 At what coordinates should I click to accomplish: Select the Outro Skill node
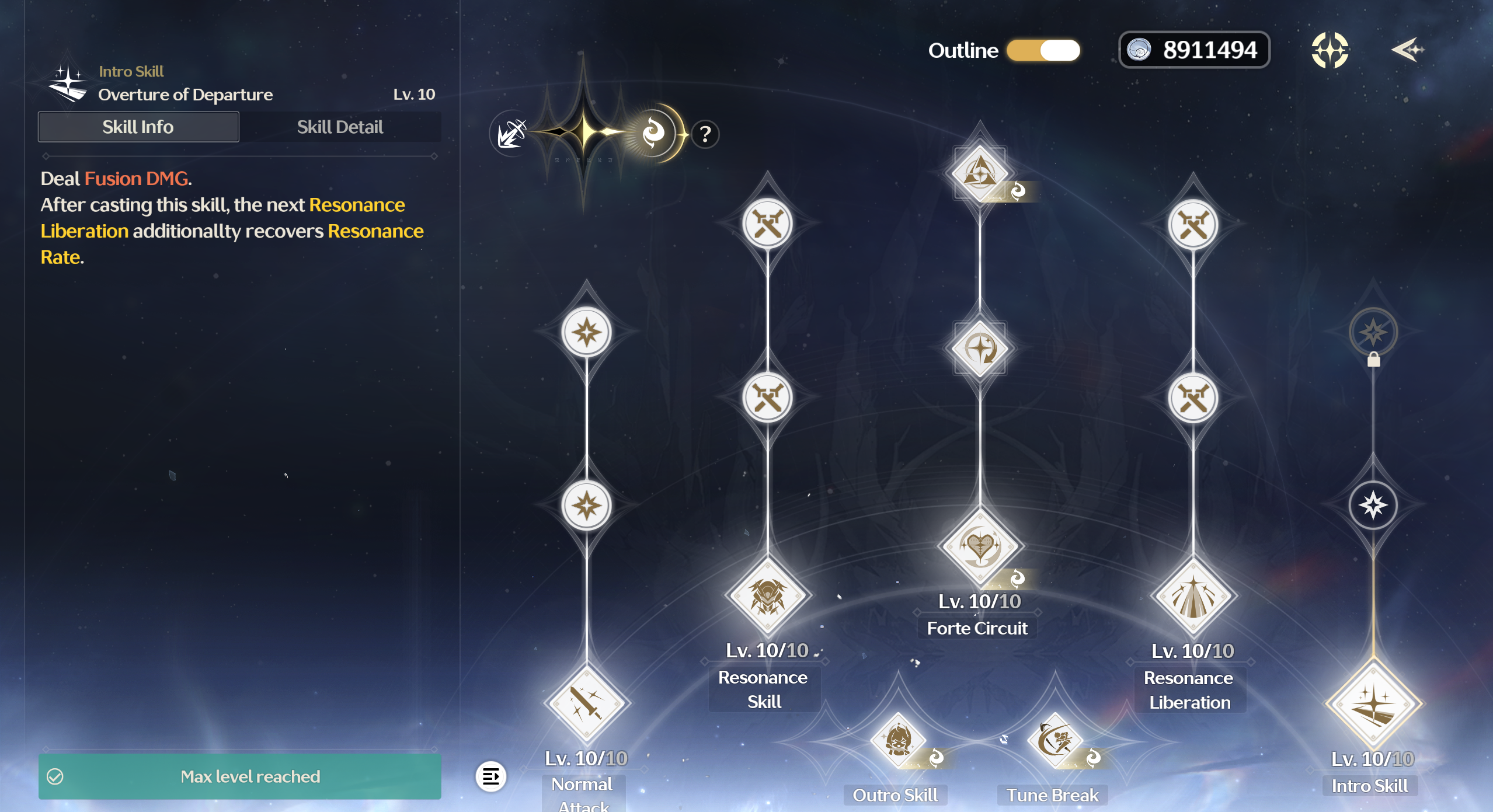899,740
